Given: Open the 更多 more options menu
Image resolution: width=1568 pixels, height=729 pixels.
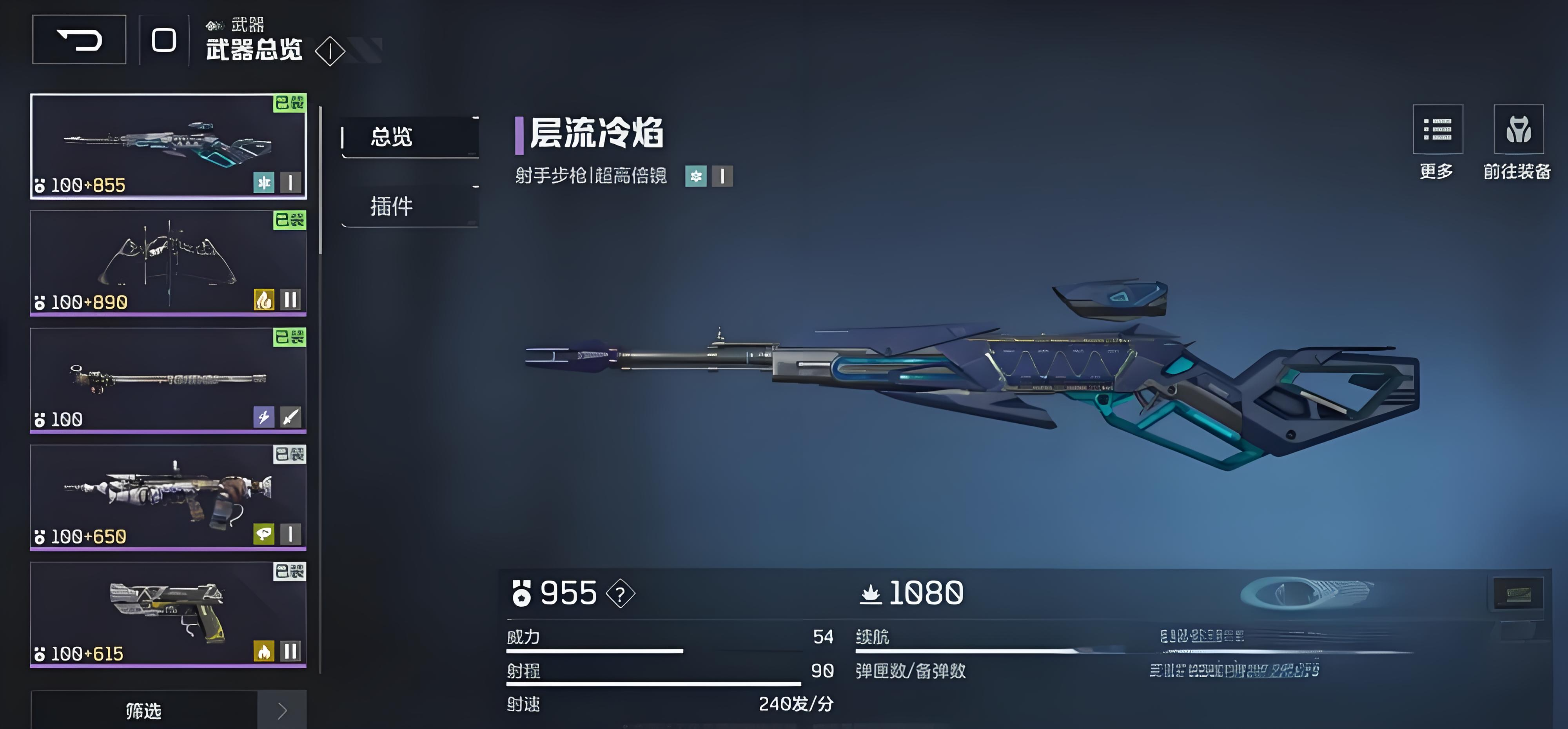Looking at the screenshot, I should click(1437, 130).
